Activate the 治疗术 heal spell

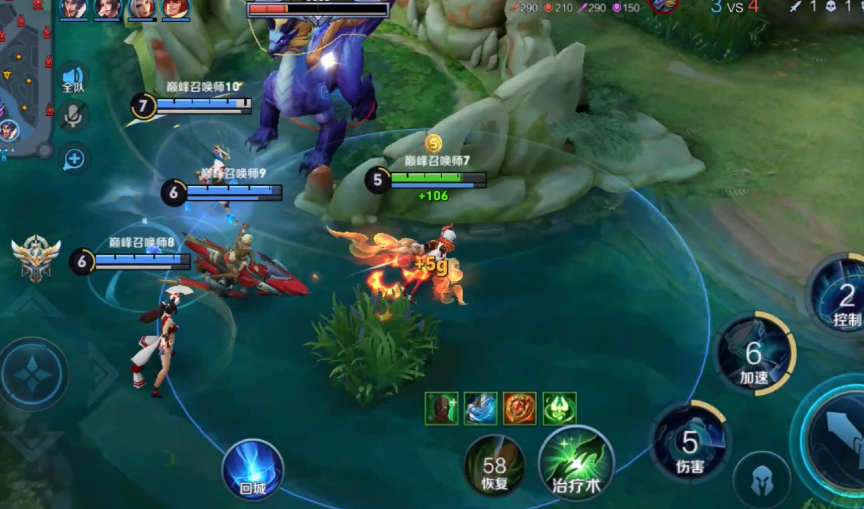[x=575, y=463]
